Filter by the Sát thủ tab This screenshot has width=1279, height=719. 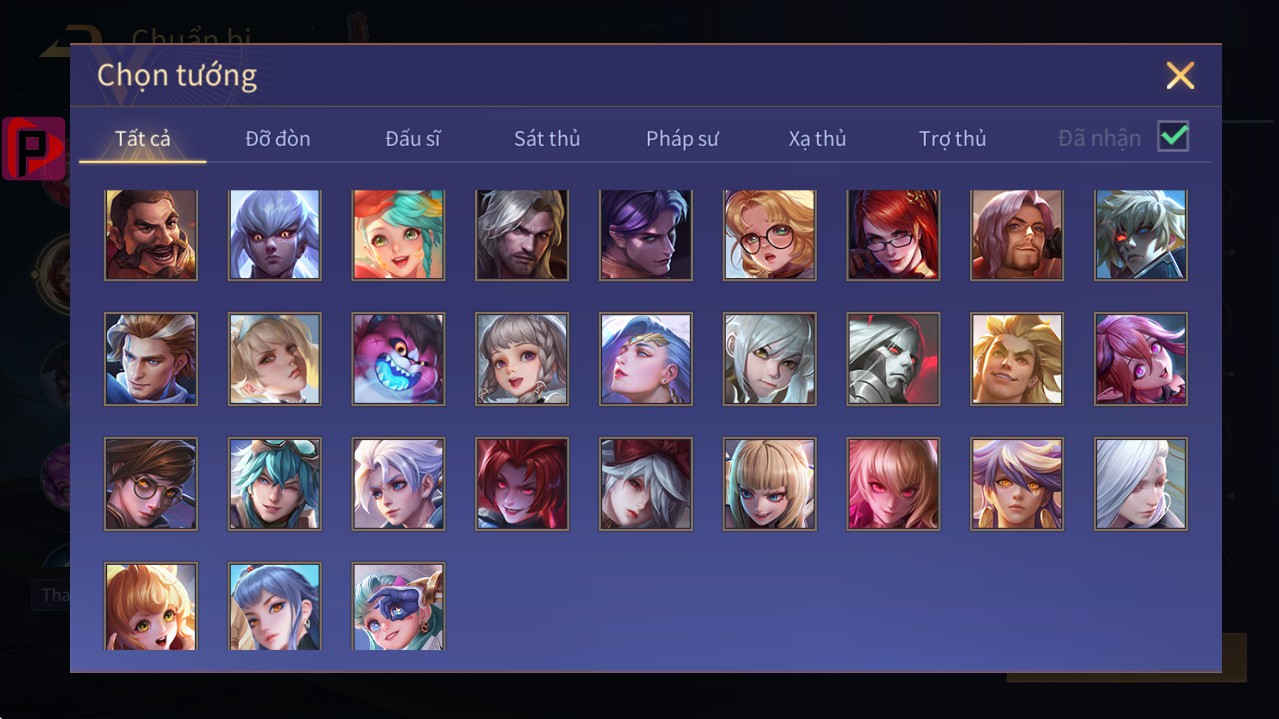click(x=547, y=138)
